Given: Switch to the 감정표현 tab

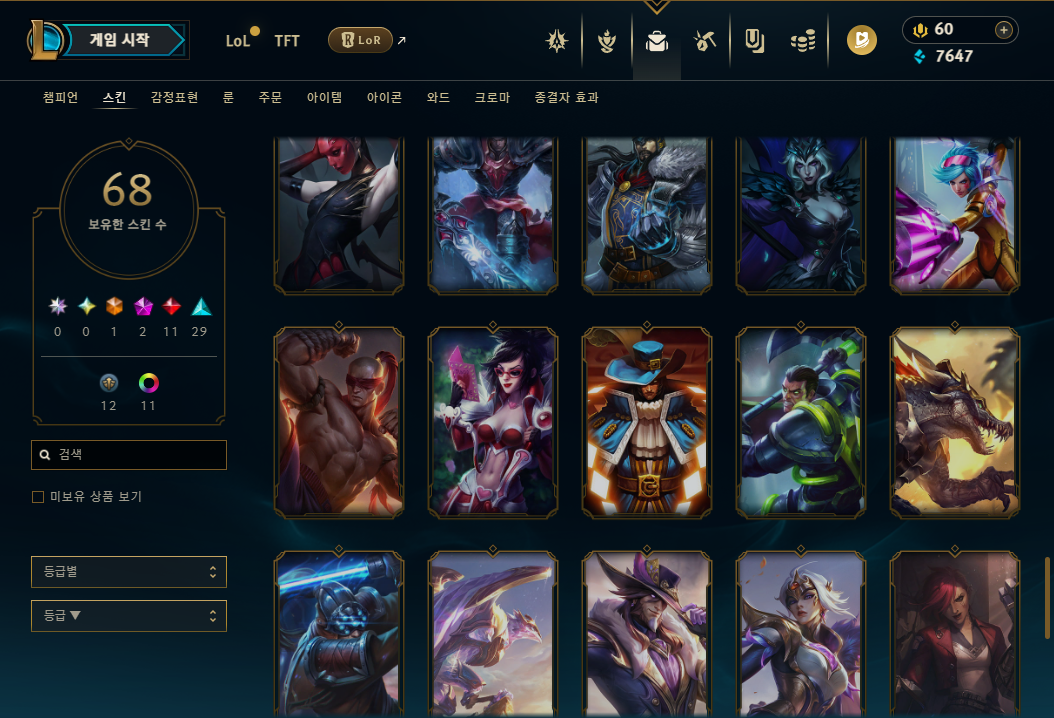Looking at the screenshot, I should point(174,98).
